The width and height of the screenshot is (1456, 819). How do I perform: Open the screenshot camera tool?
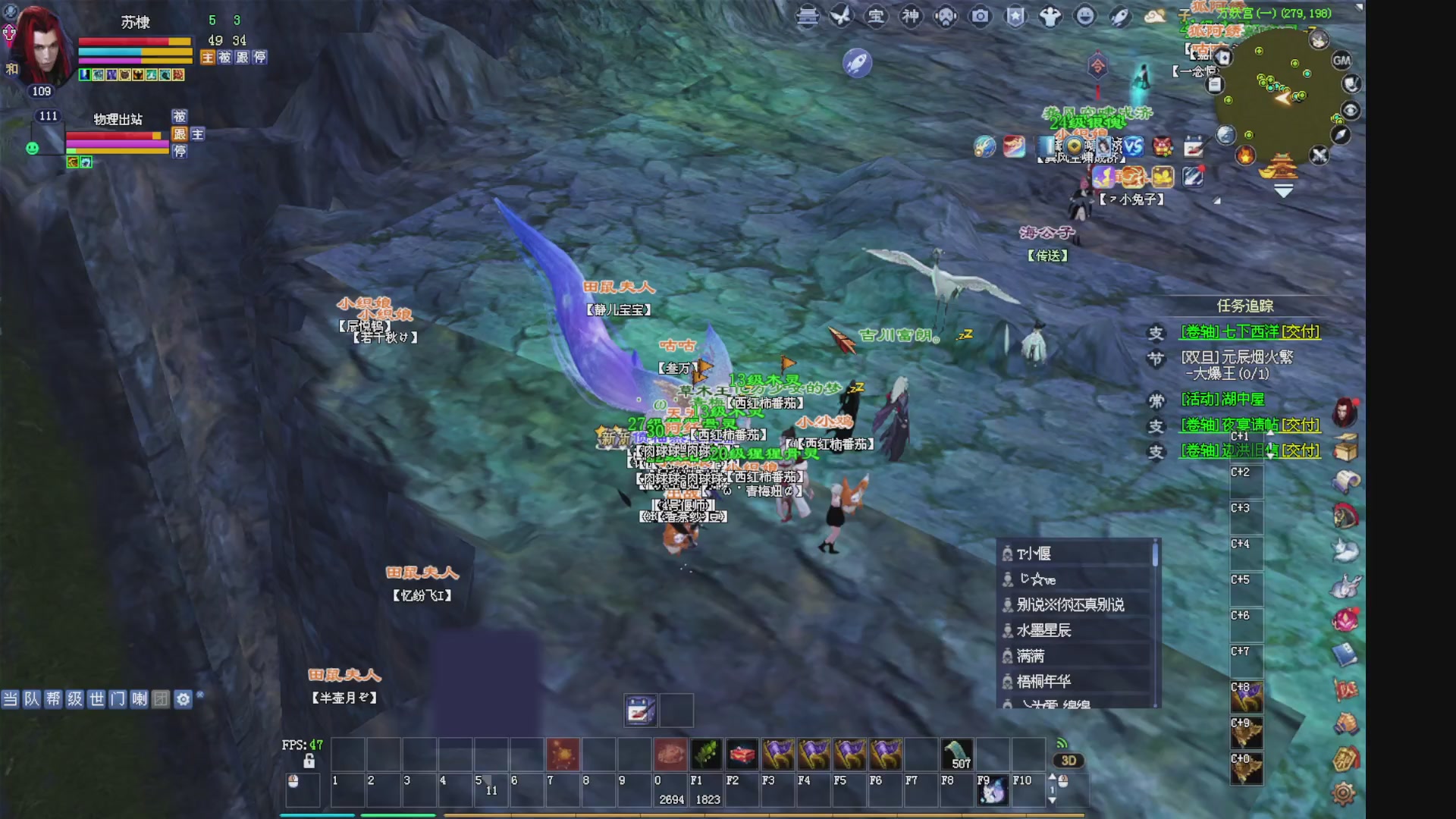coord(980,15)
